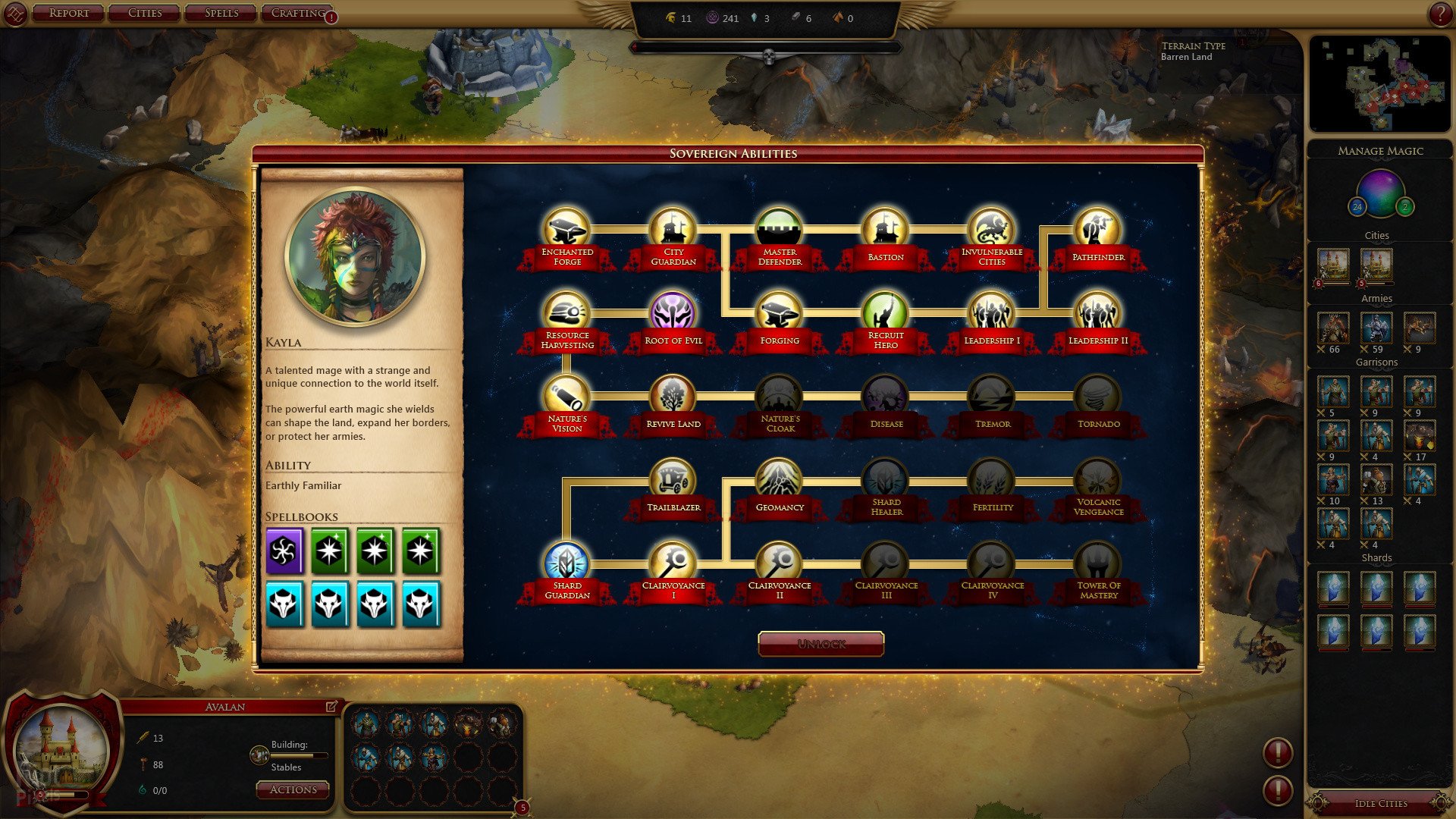Select the Recruit Hero ability
Screen dimensions: 1456x819
(885, 312)
